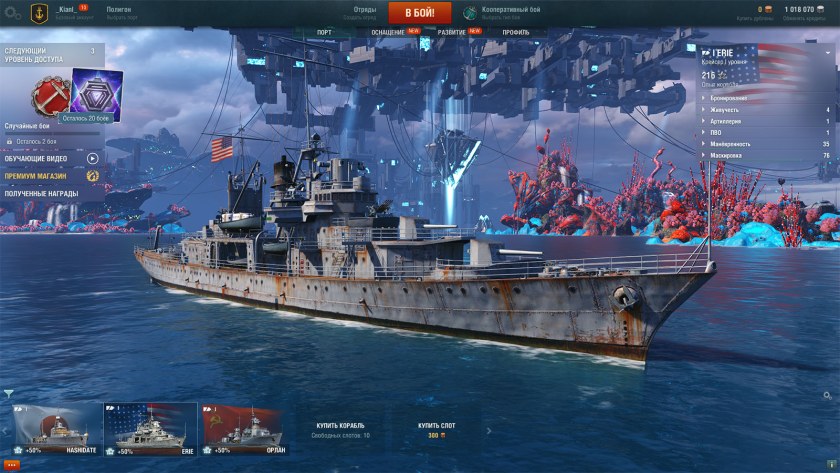The height and width of the screenshot is (473, 840).
Task: Open the ship carousel filter funnel icon
Action: [x=8, y=394]
